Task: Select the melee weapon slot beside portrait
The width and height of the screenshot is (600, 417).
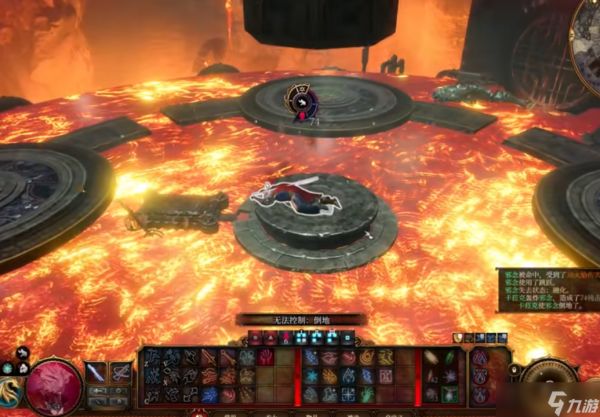Action: tap(97, 372)
